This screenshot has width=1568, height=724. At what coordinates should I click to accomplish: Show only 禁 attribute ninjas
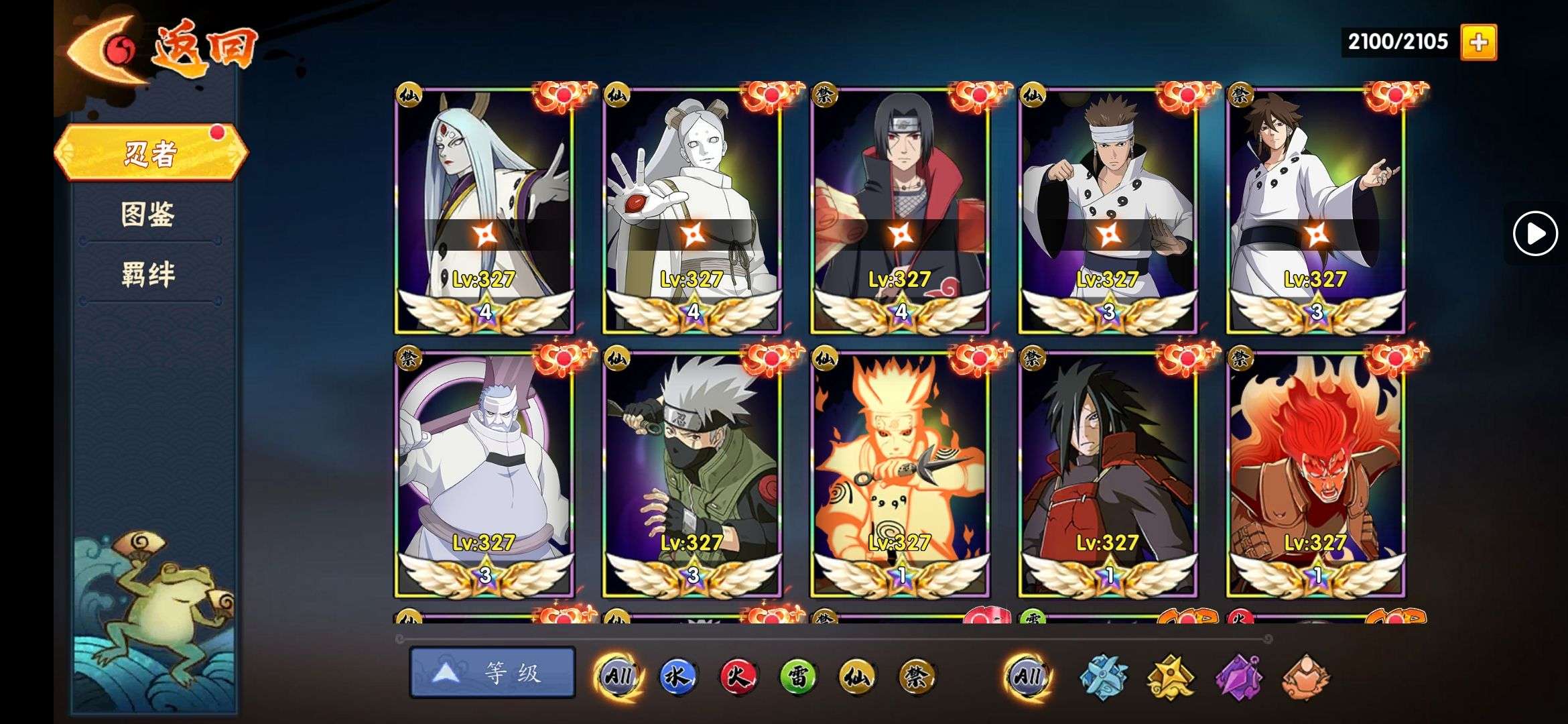(917, 677)
